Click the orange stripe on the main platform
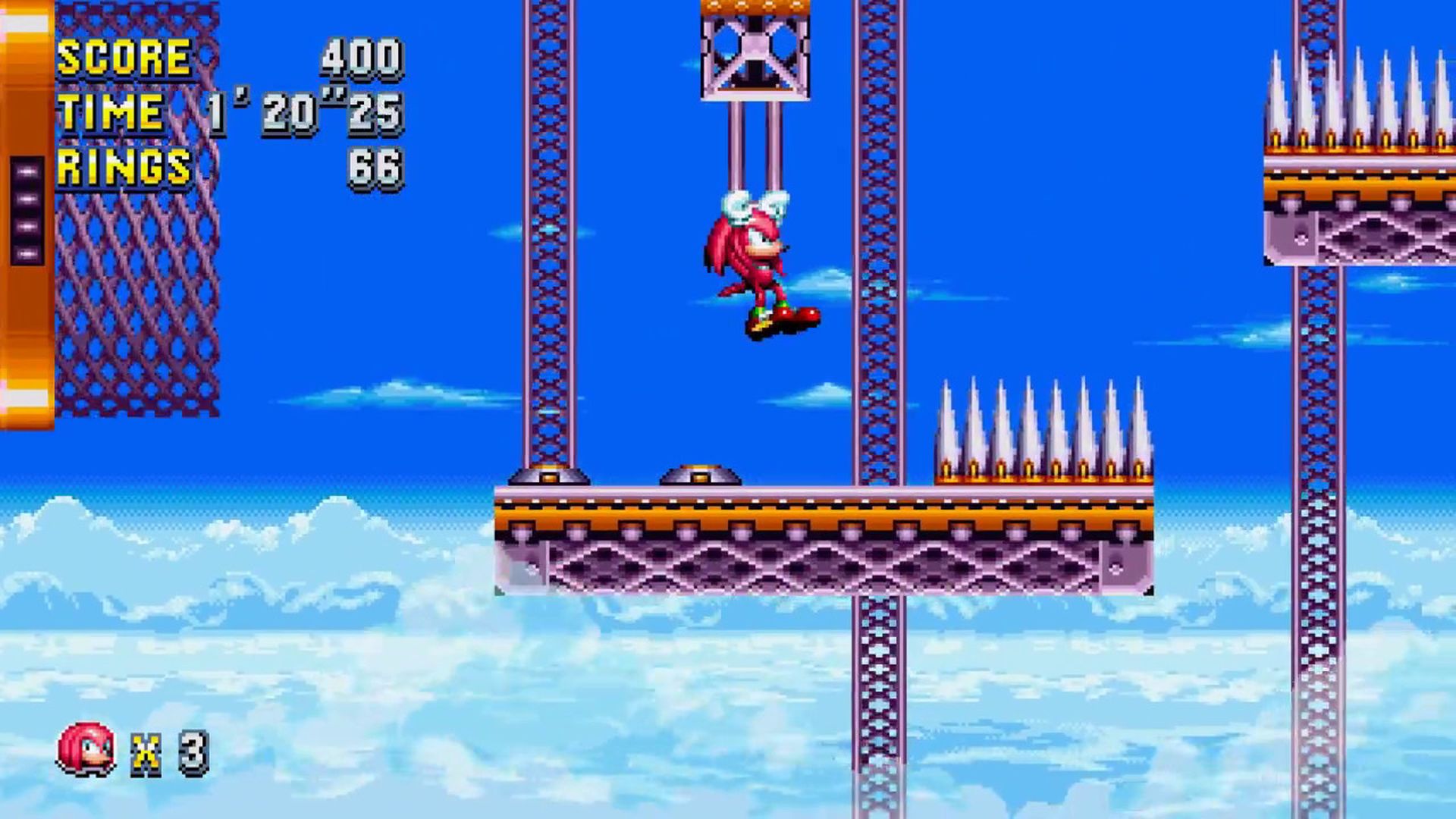The height and width of the screenshot is (819, 1456). click(796, 517)
